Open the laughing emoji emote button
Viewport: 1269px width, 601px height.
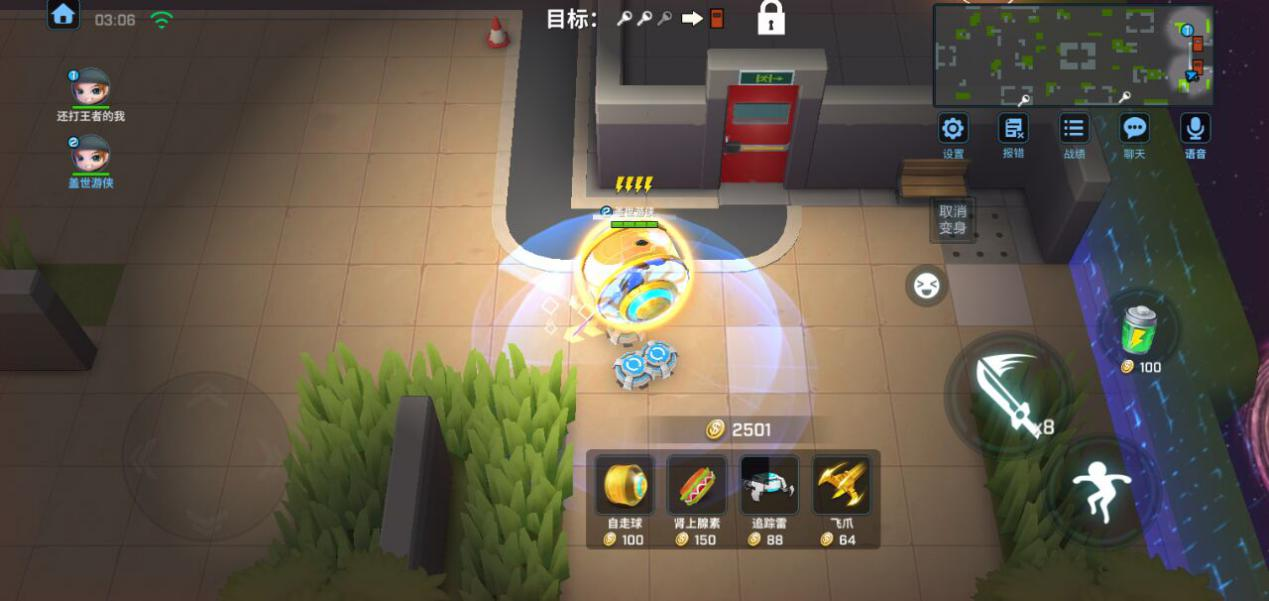point(926,286)
